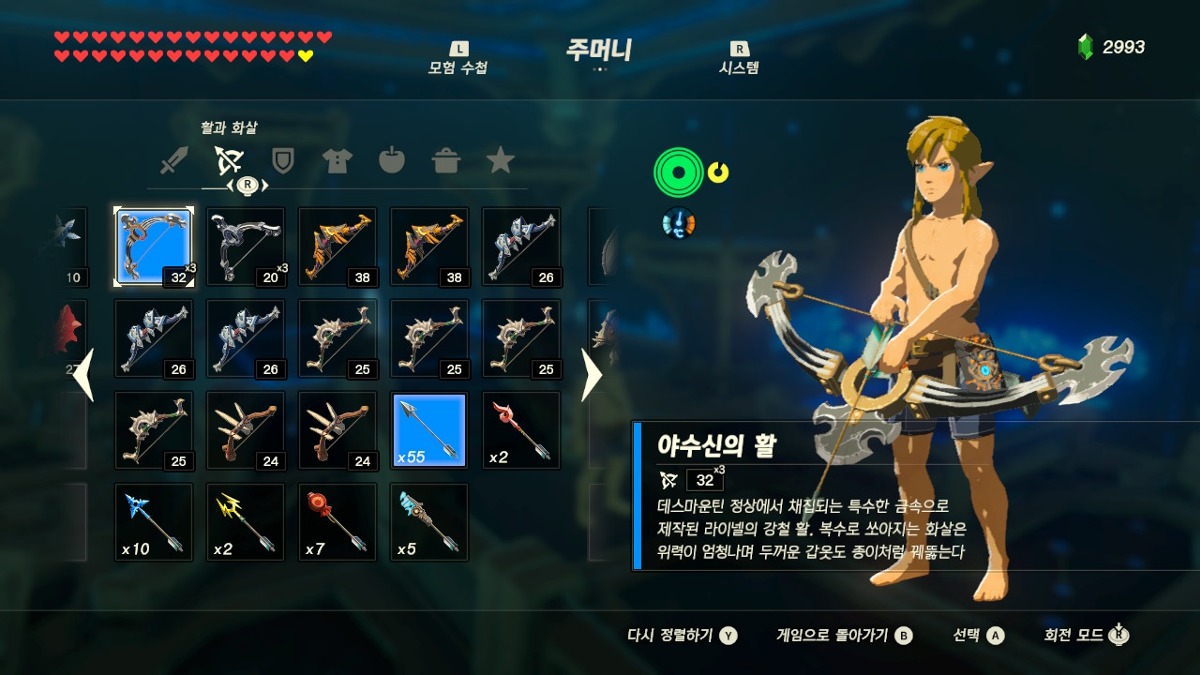The image size is (1200, 675).
Task: Choose the silver bow with 20 attack
Action: [x=245, y=246]
